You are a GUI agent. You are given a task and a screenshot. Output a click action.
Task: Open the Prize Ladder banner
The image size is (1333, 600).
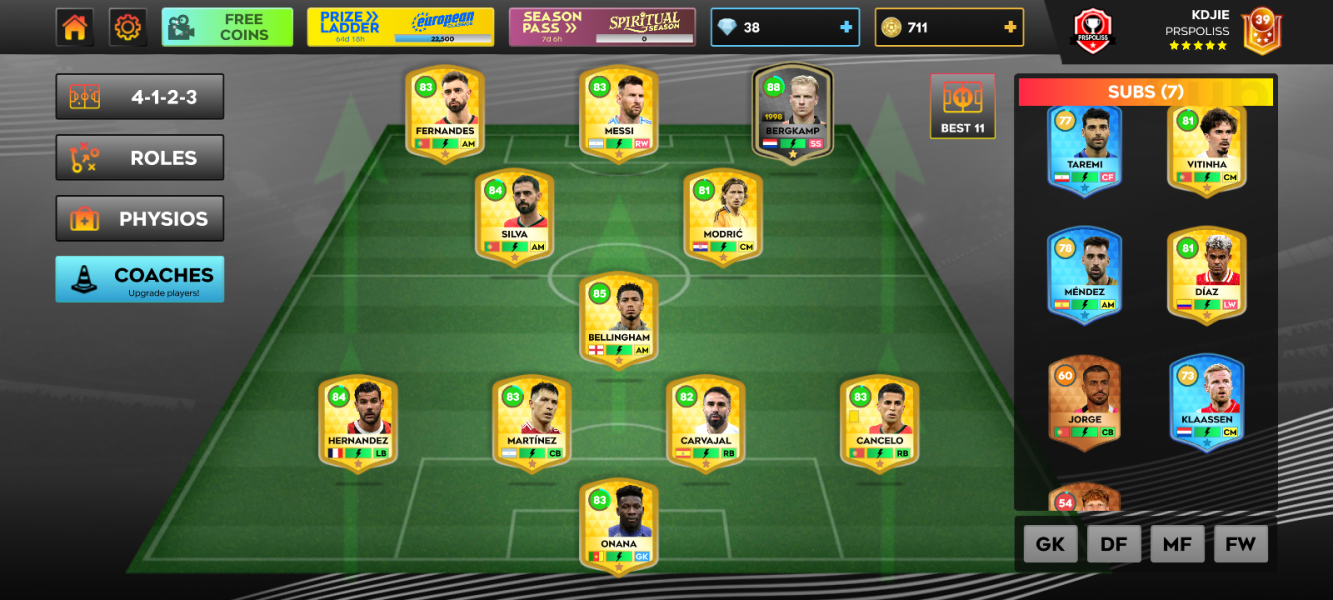[x=400, y=27]
